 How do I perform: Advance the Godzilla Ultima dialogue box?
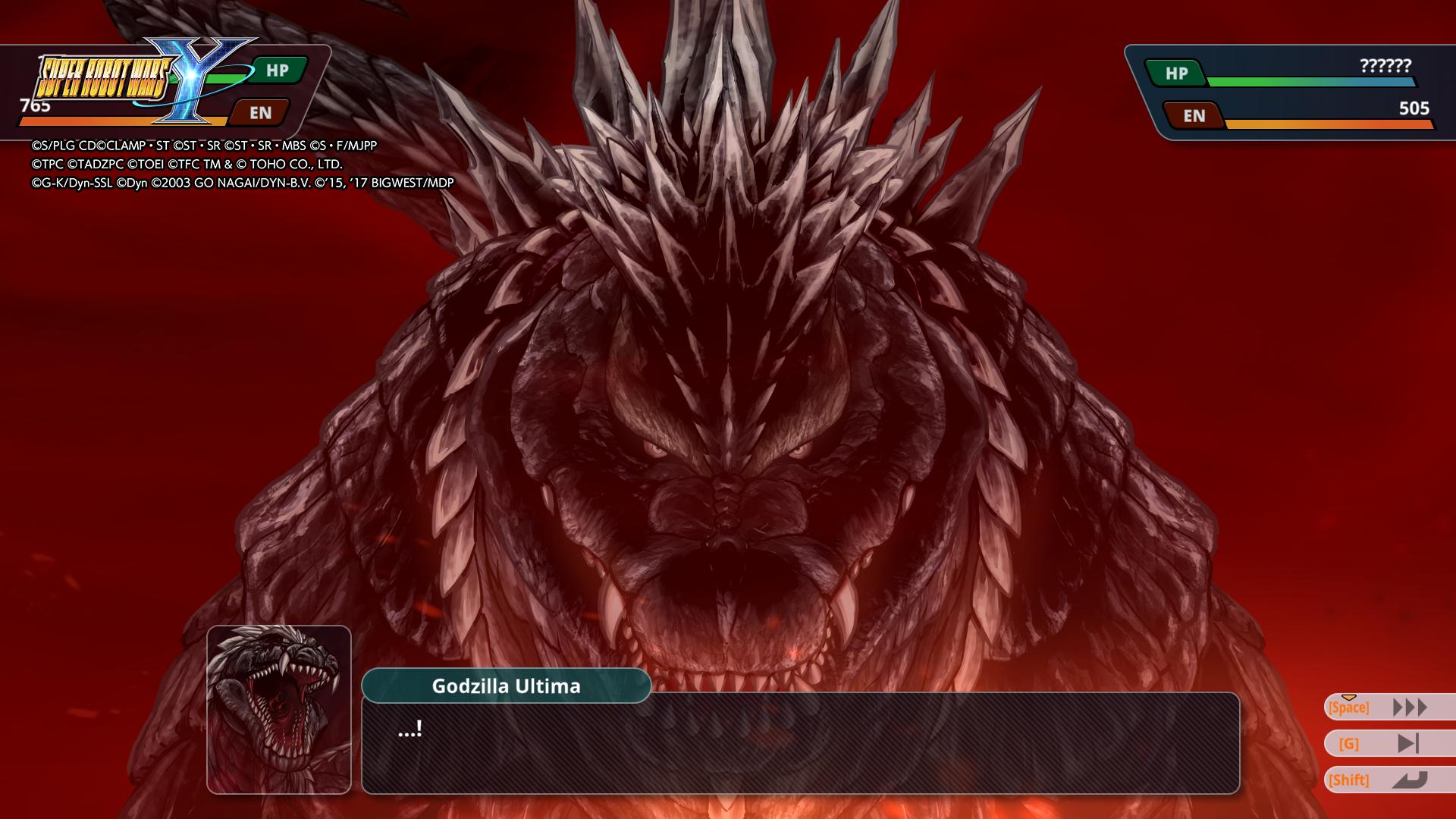(800, 743)
